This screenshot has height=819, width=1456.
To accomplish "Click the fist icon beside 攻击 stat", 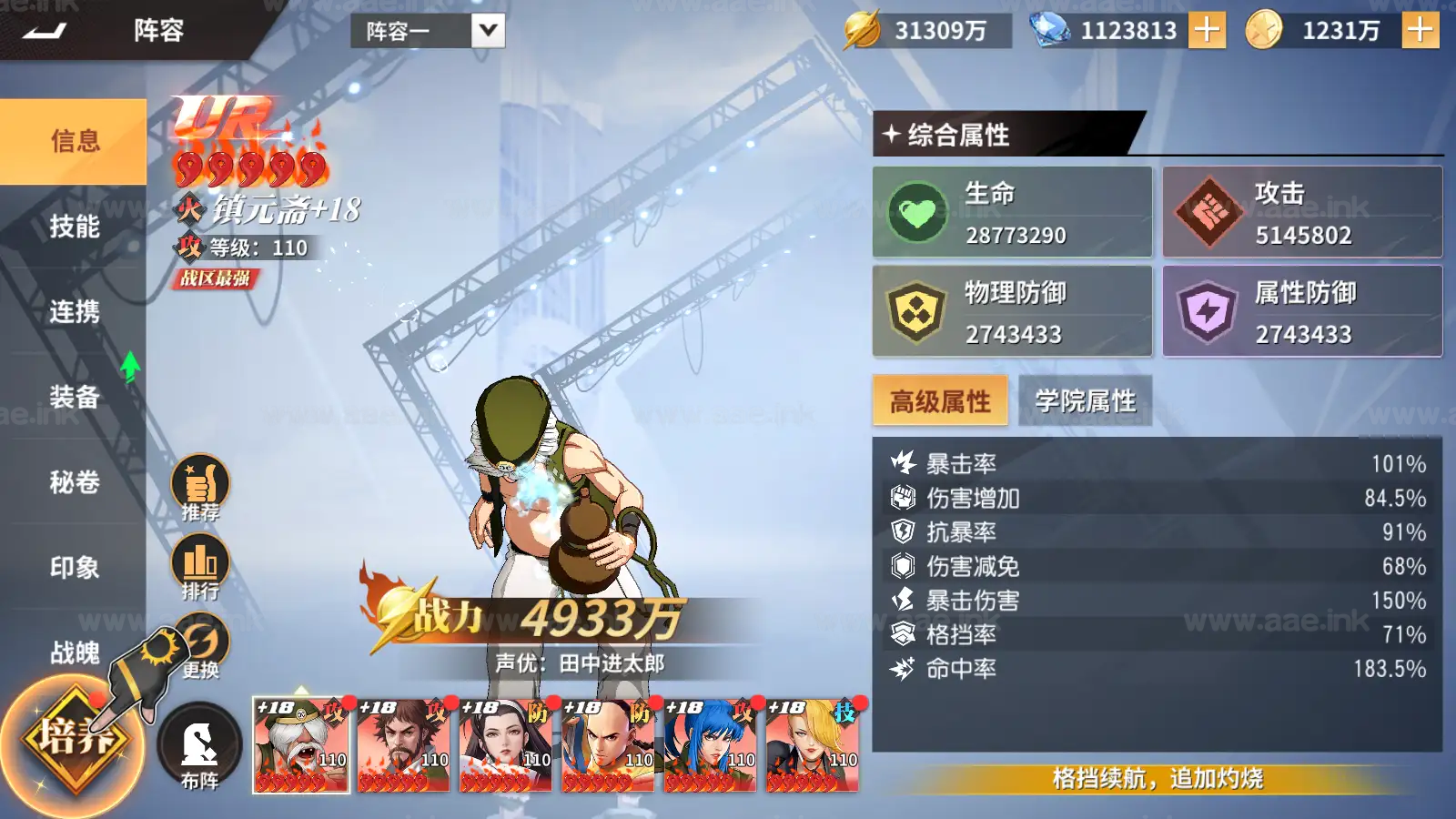I will [1207, 212].
